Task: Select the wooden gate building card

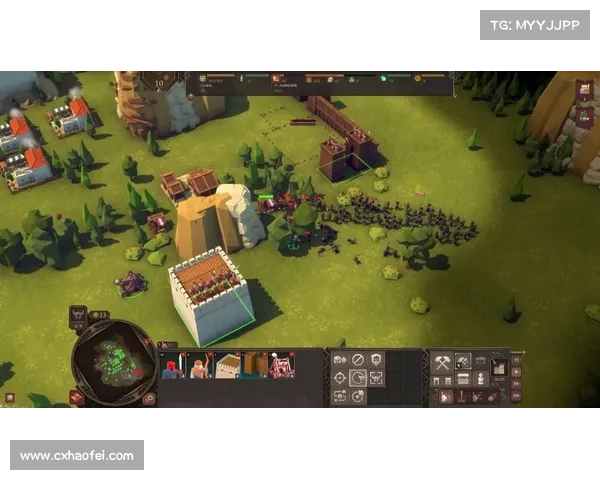Action: pyautogui.click(x=255, y=366)
